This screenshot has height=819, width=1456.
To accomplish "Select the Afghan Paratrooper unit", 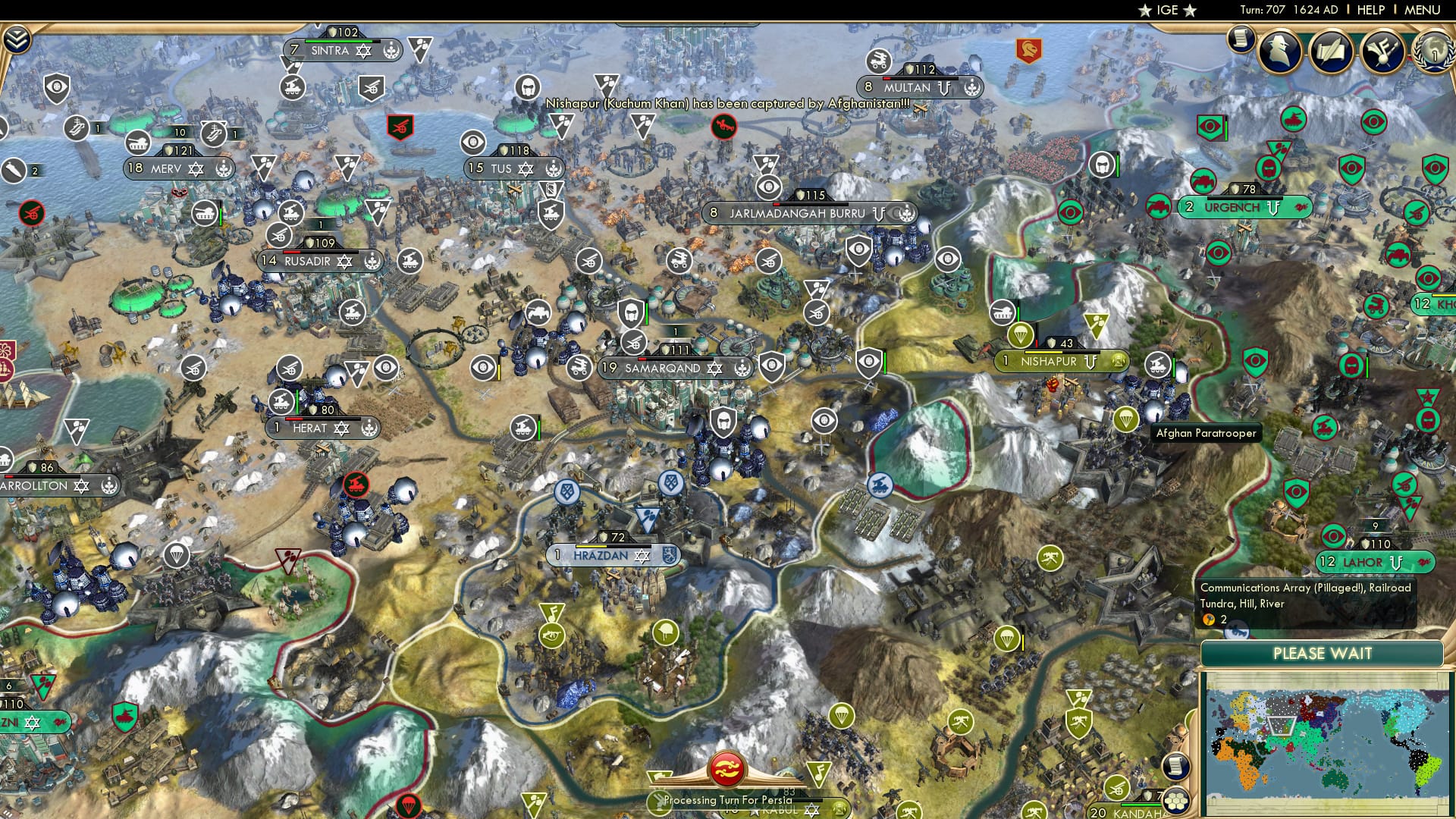I will [1127, 420].
